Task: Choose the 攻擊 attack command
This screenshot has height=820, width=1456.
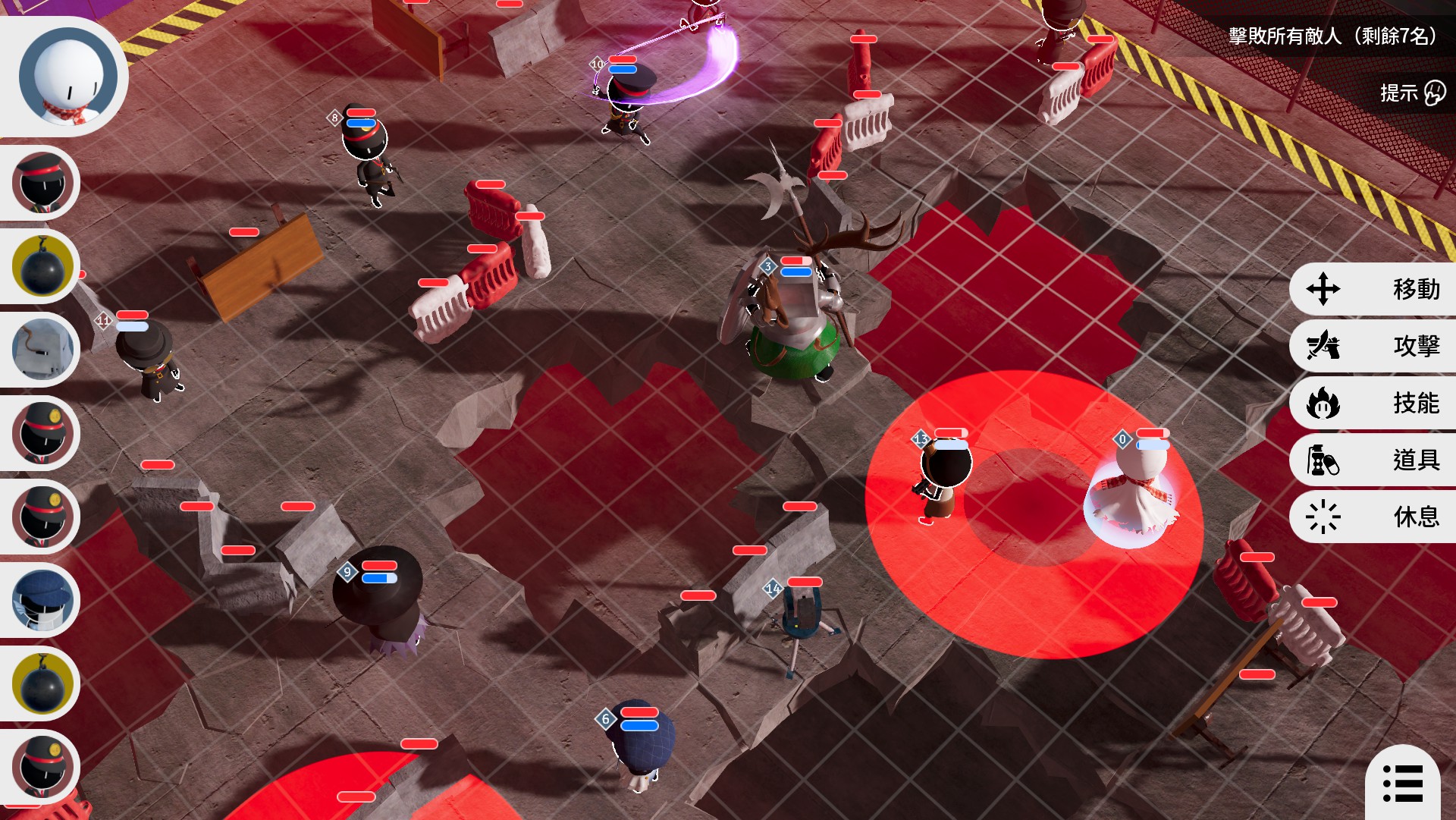Action: [1373, 346]
